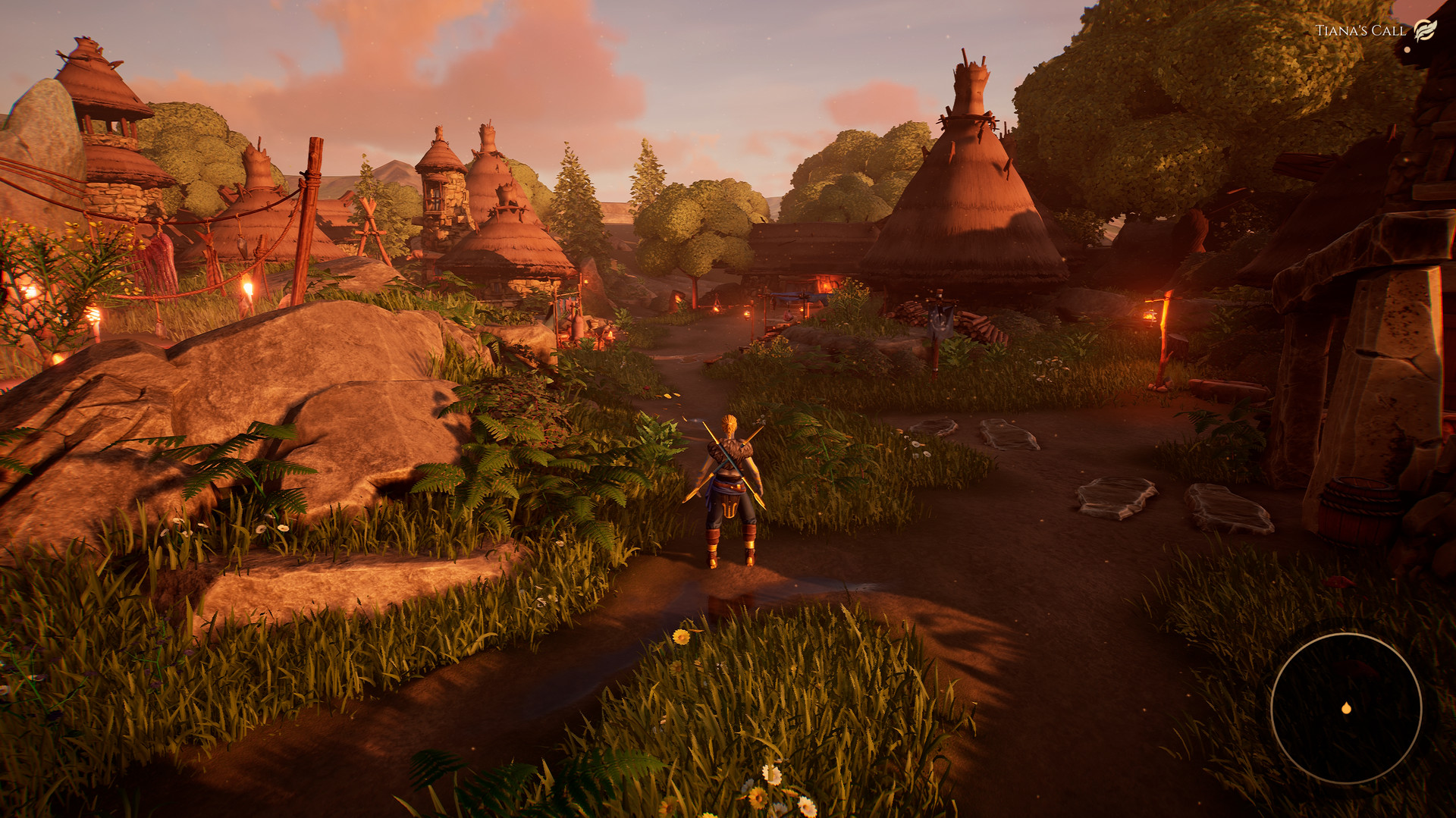
Task: Select the flame marker inside the compass
Action: point(1347,709)
